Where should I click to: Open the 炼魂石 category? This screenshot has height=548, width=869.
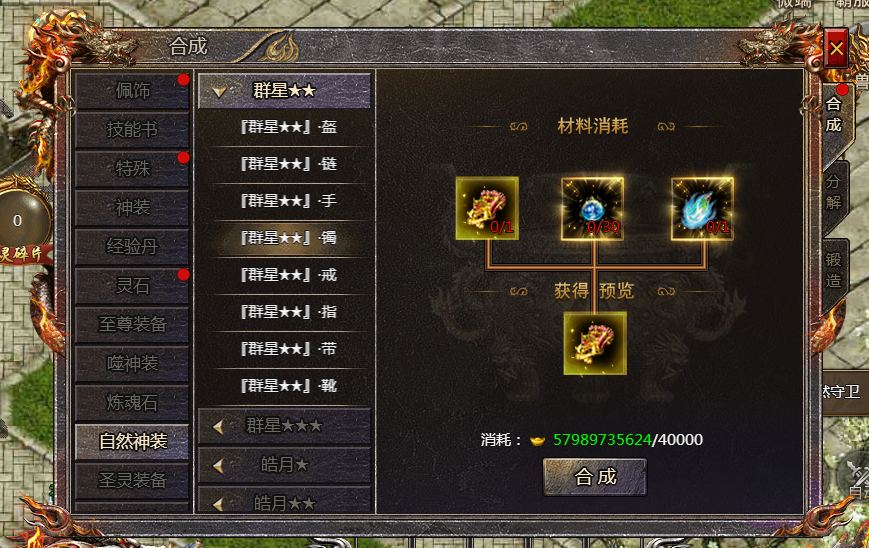pos(132,402)
